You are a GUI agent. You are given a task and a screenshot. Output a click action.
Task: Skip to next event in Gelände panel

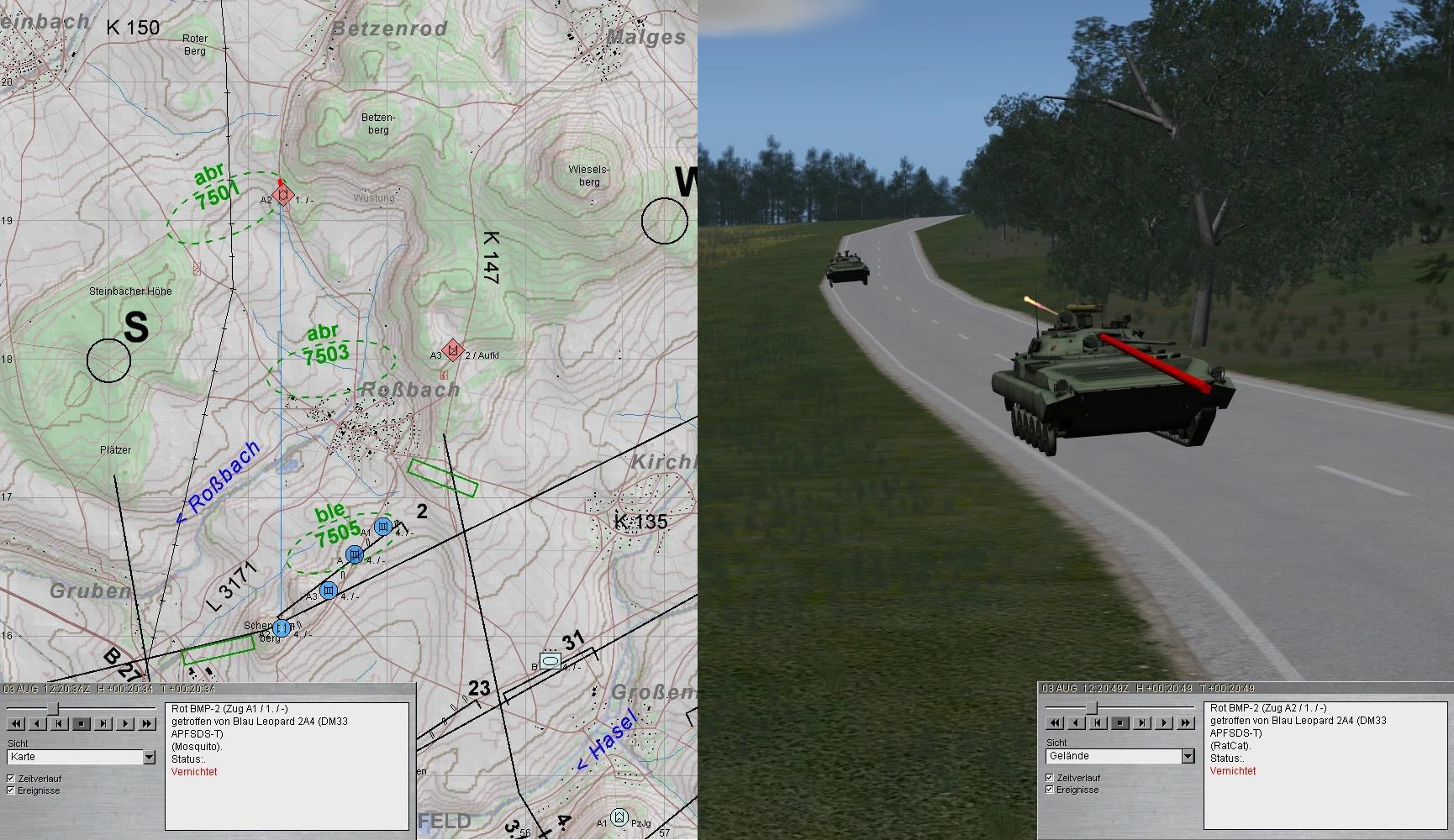tap(1142, 722)
